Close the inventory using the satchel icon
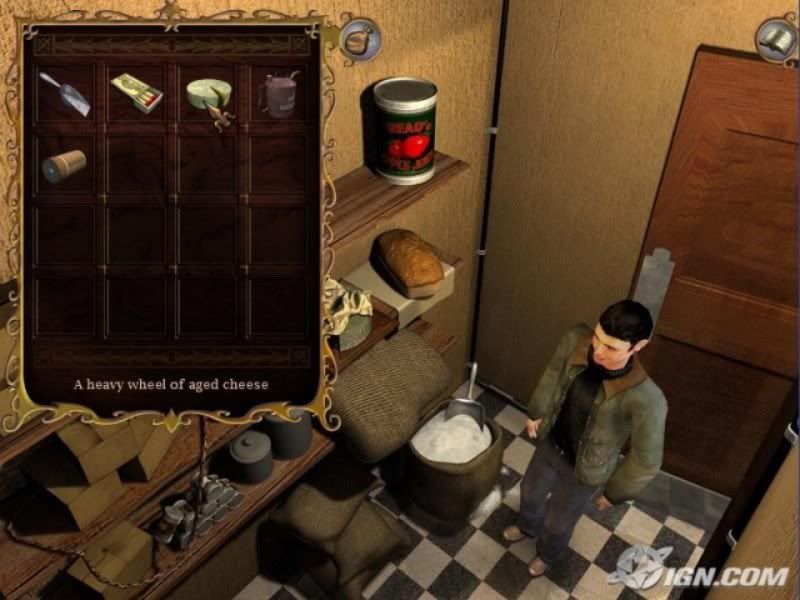Image resolution: width=800 pixels, height=600 pixels. (357, 39)
